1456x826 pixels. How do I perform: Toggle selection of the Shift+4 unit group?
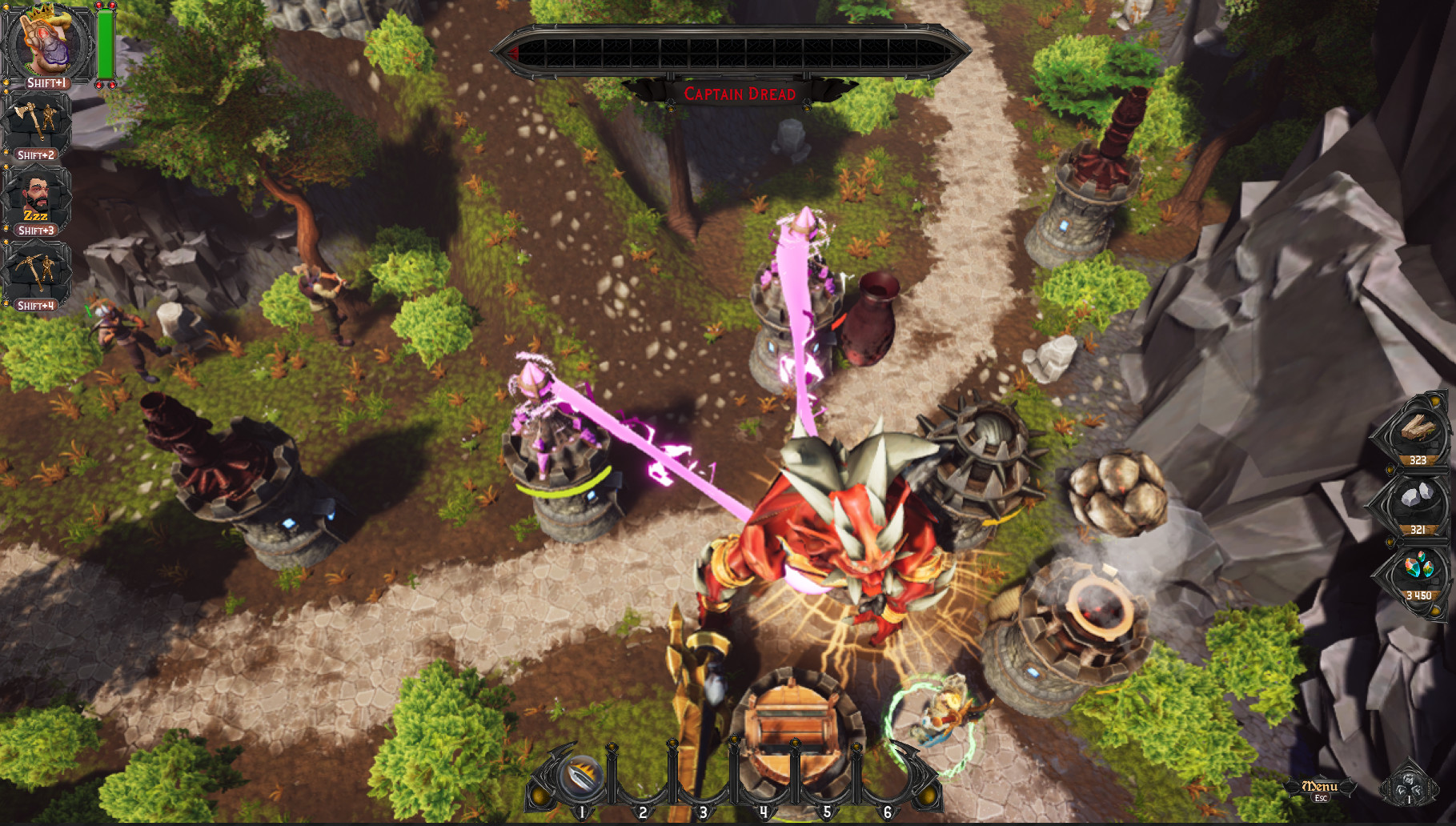[x=38, y=307]
